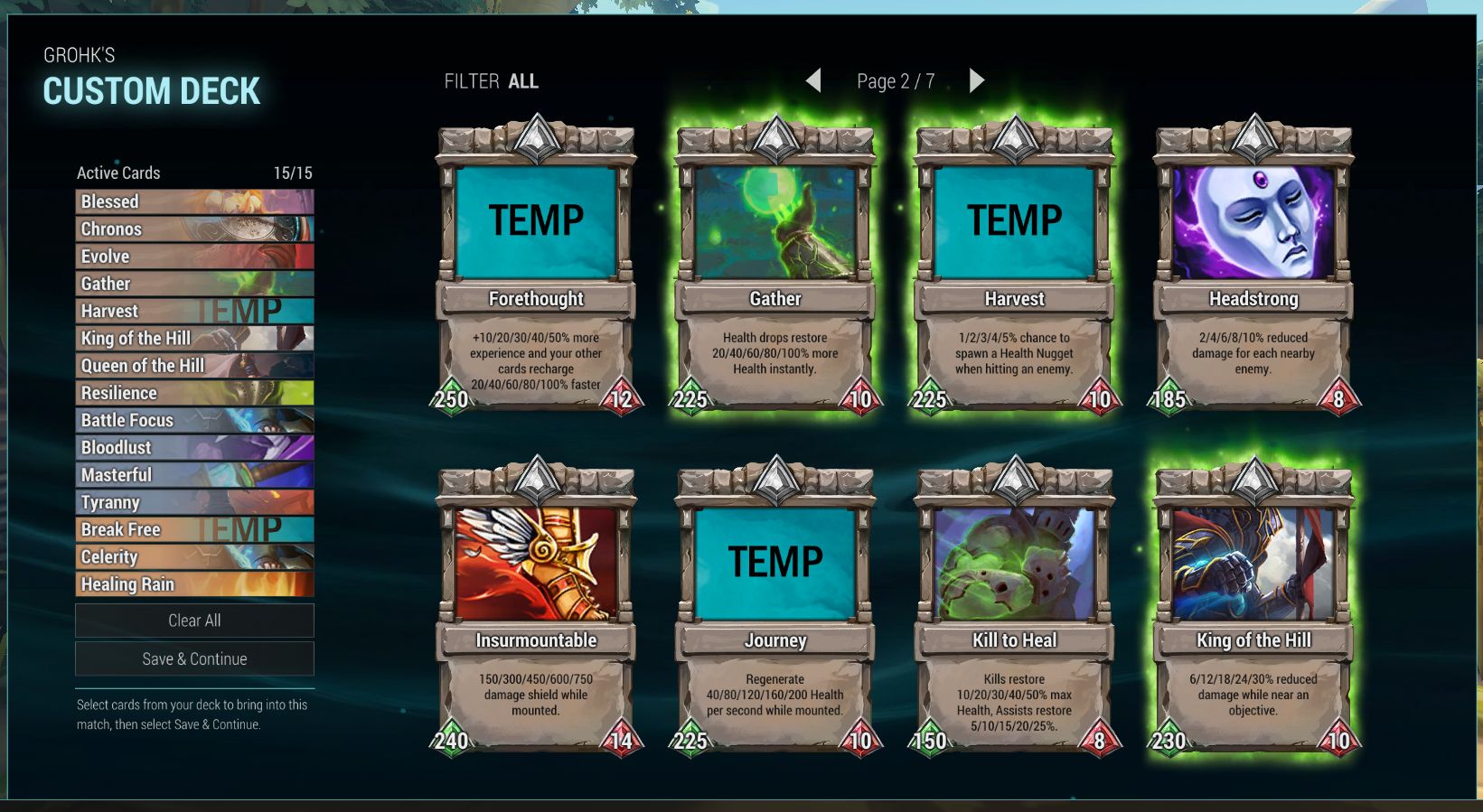Viewport: 1483px width, 812px height.
Task: Select Resilience in the active list
Action: point(194,393)
